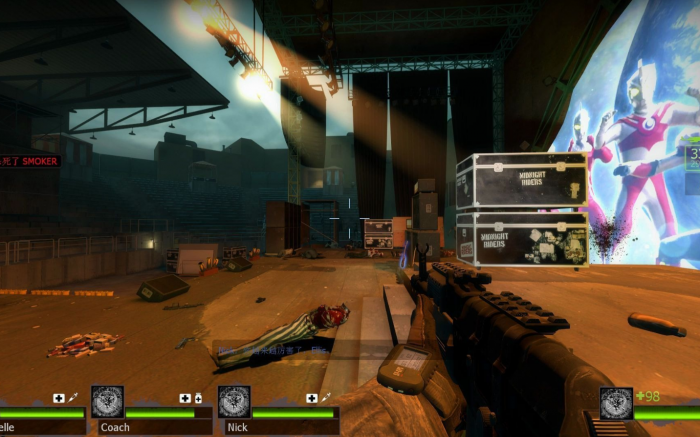Click Coach's pain pills bottle icon
The height and width of the screenshot is (437, 700).
[198, 398]
